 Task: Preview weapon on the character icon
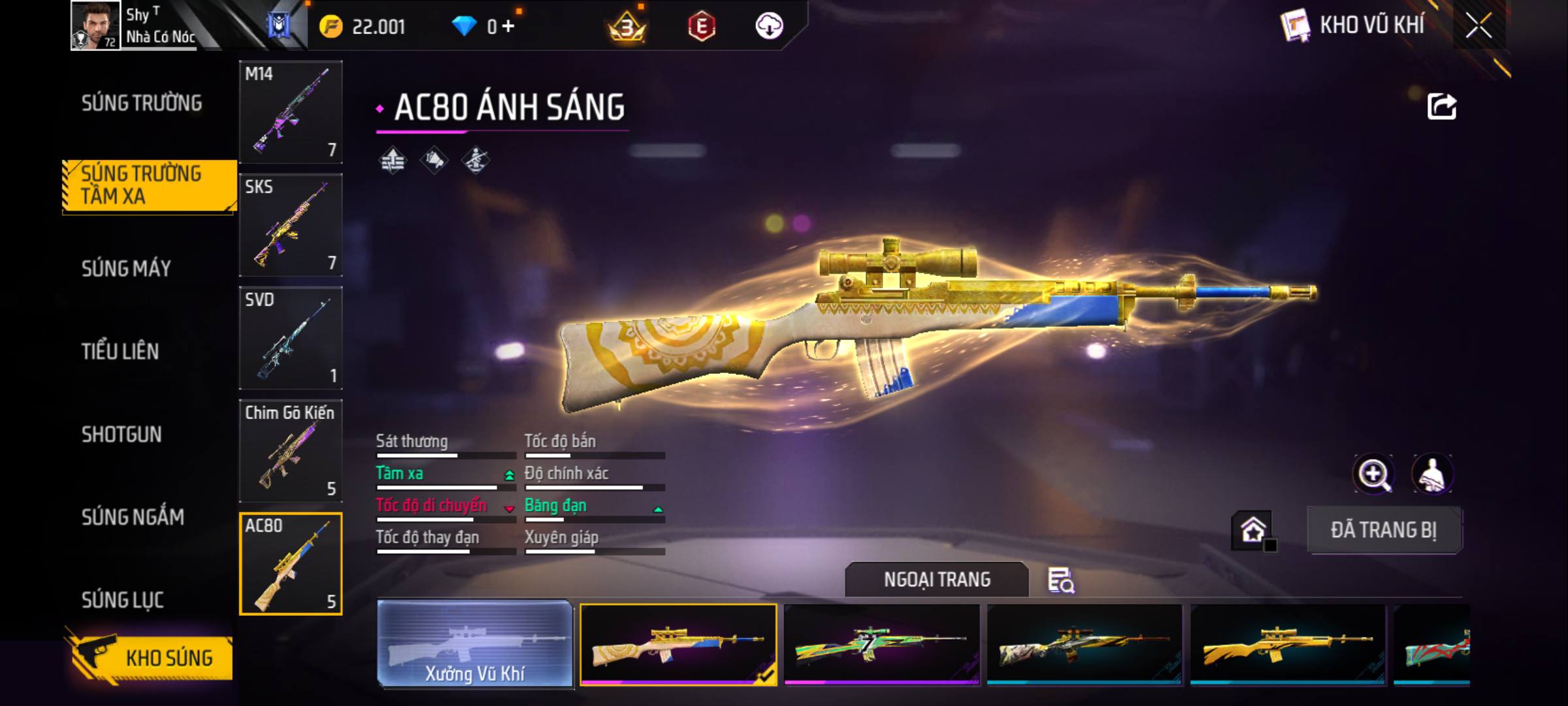coord(1432,474)
